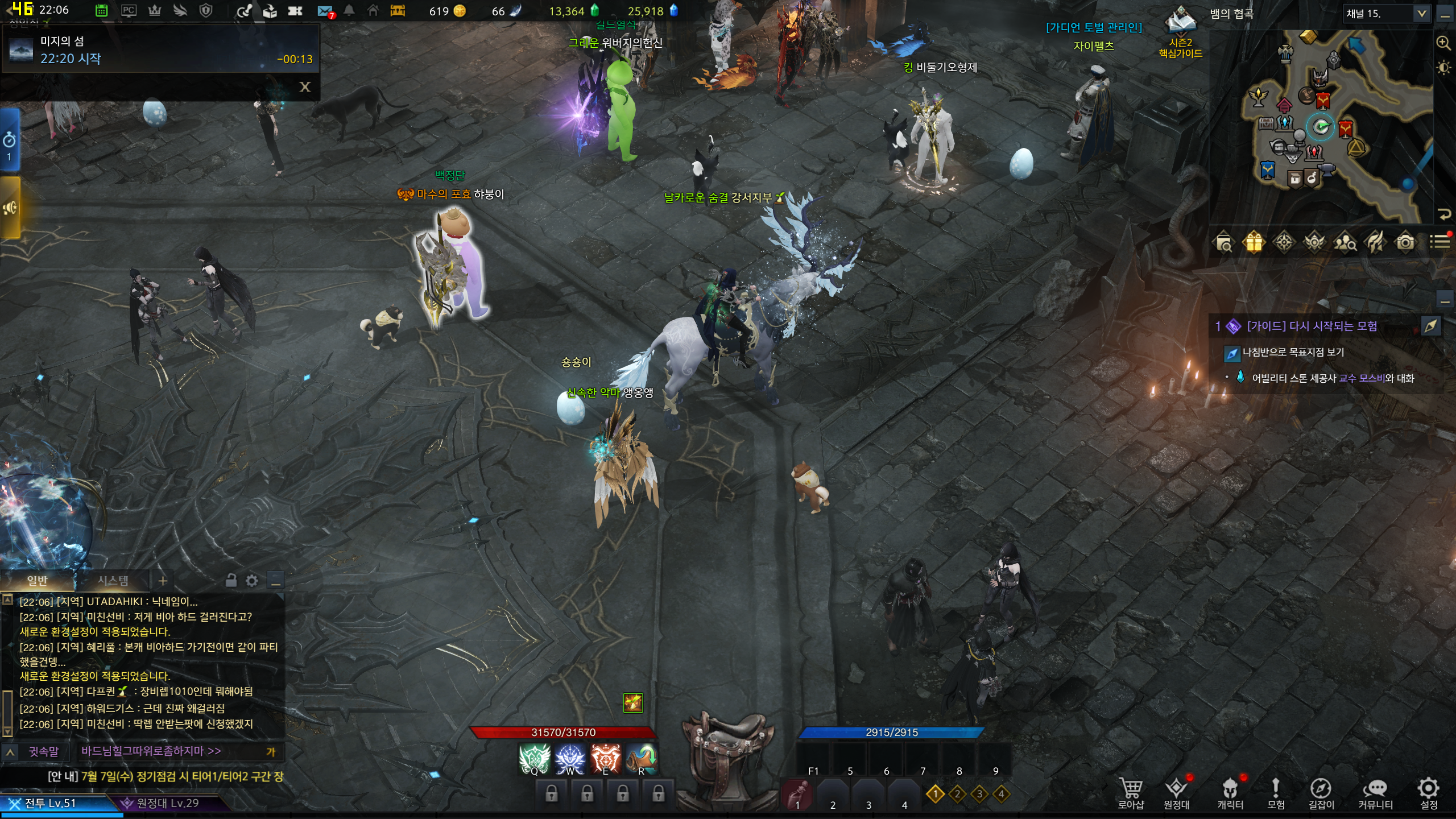
Task: Open the 캐릭터 character menu
Action: click(1230, 792)
